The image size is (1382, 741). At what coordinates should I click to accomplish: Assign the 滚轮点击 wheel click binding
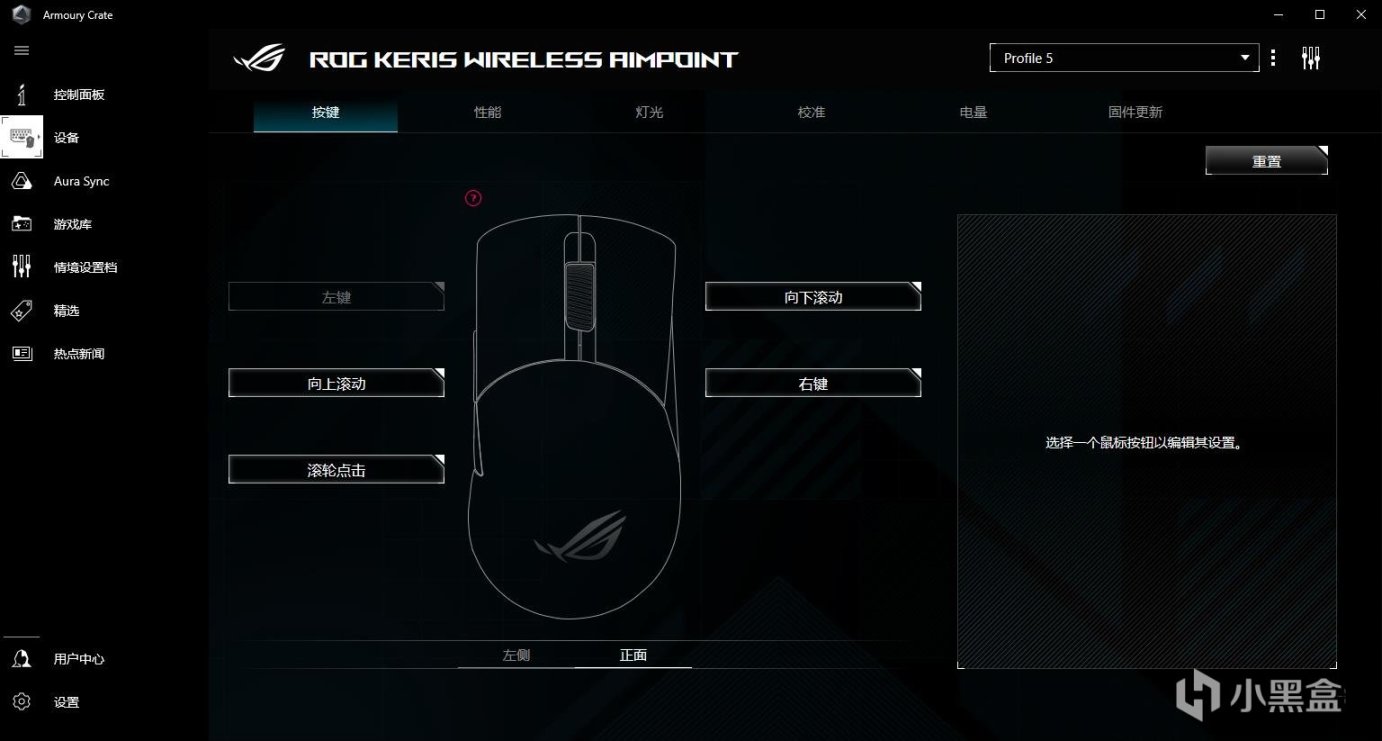(336, 468)
